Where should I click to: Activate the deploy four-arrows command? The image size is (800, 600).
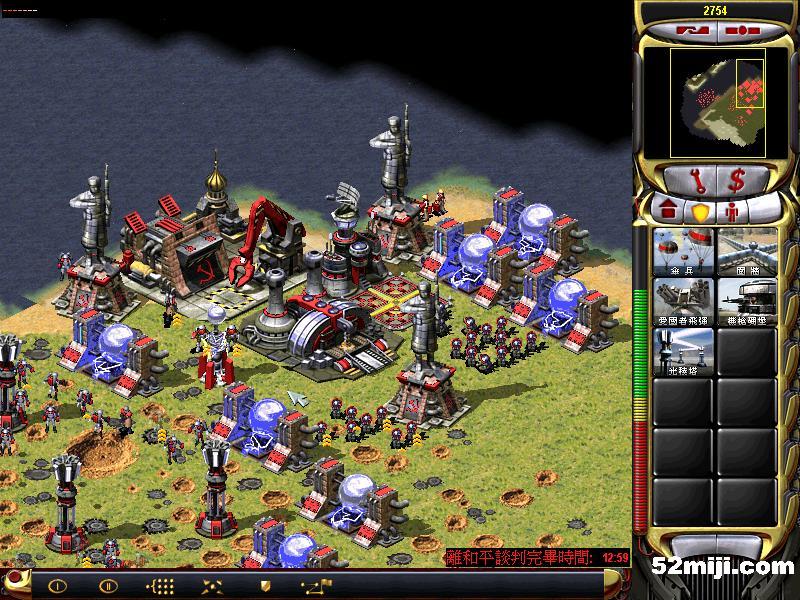pos(212,585)
